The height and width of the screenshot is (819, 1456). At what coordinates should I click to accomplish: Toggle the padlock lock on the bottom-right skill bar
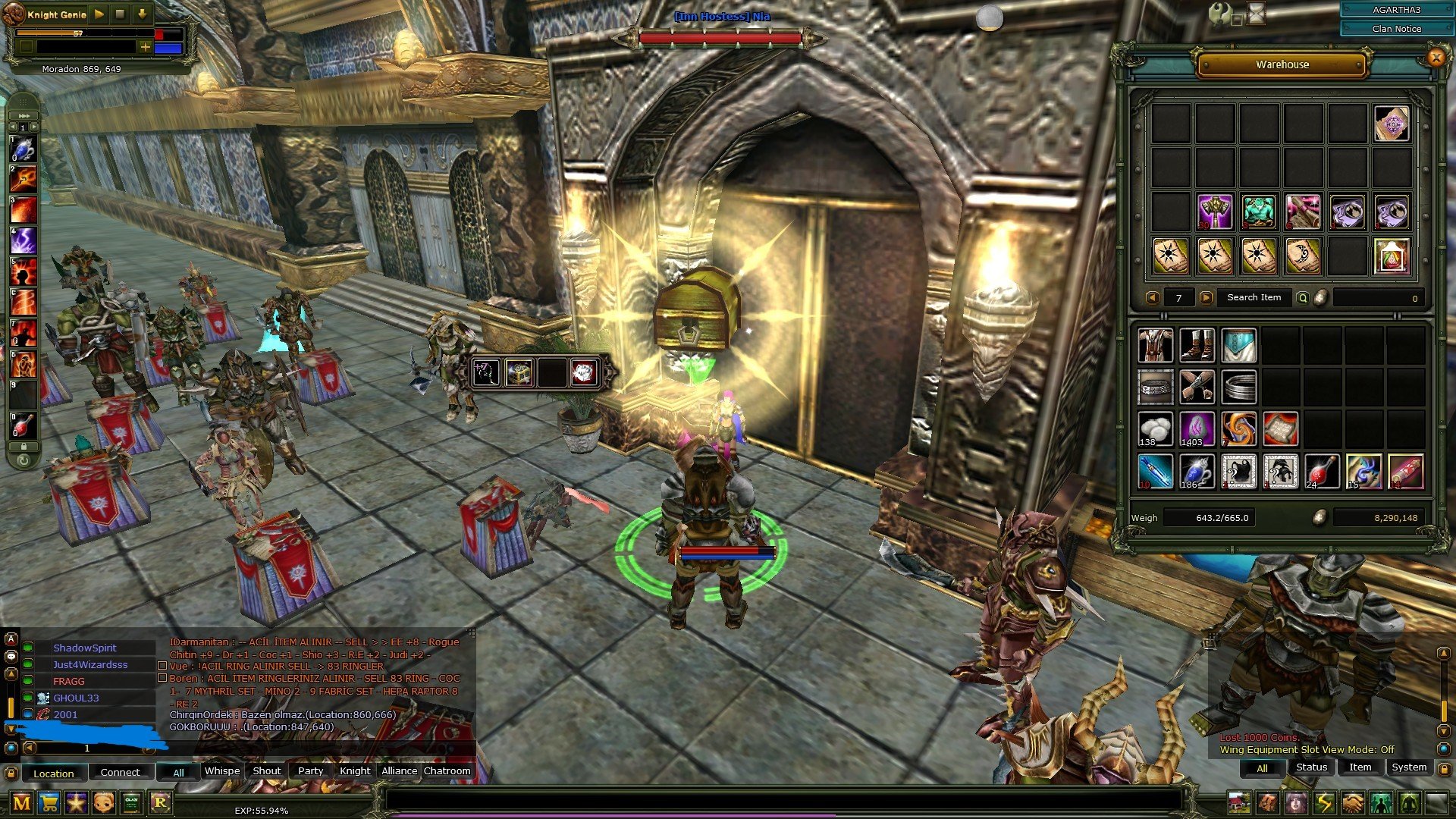tap(1445, 768)
